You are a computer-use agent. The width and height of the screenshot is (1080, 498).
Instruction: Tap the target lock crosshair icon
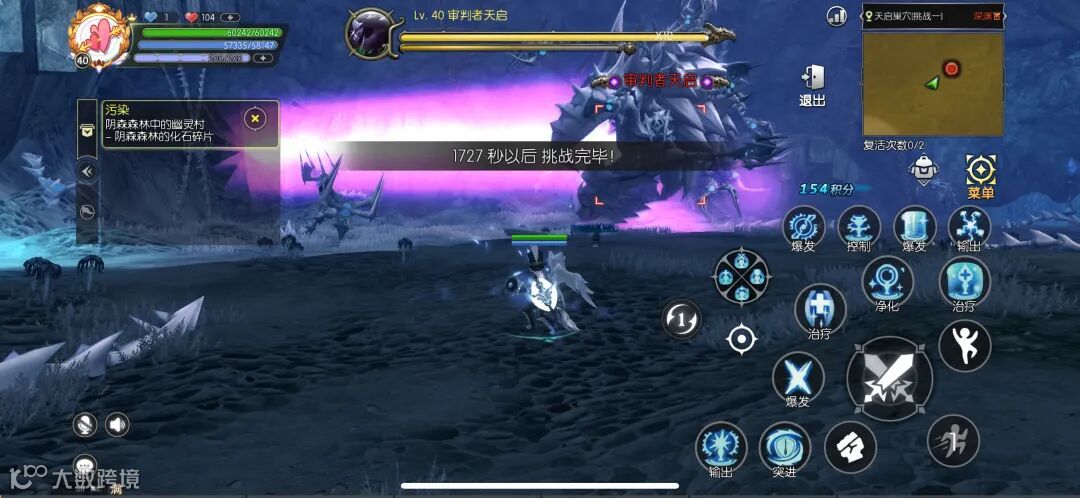(x=741, y=340)
